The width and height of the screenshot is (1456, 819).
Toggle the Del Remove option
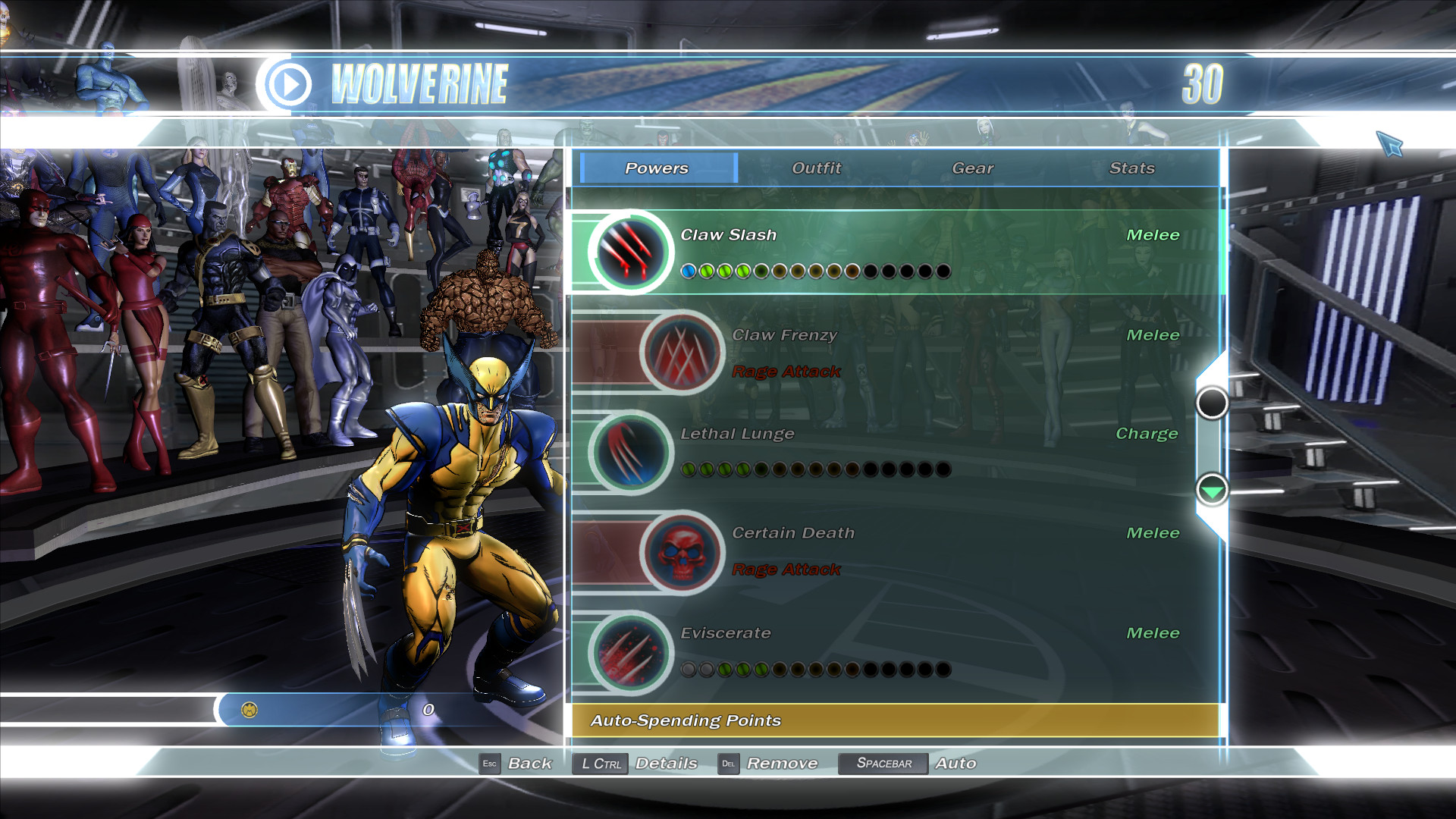729,764
